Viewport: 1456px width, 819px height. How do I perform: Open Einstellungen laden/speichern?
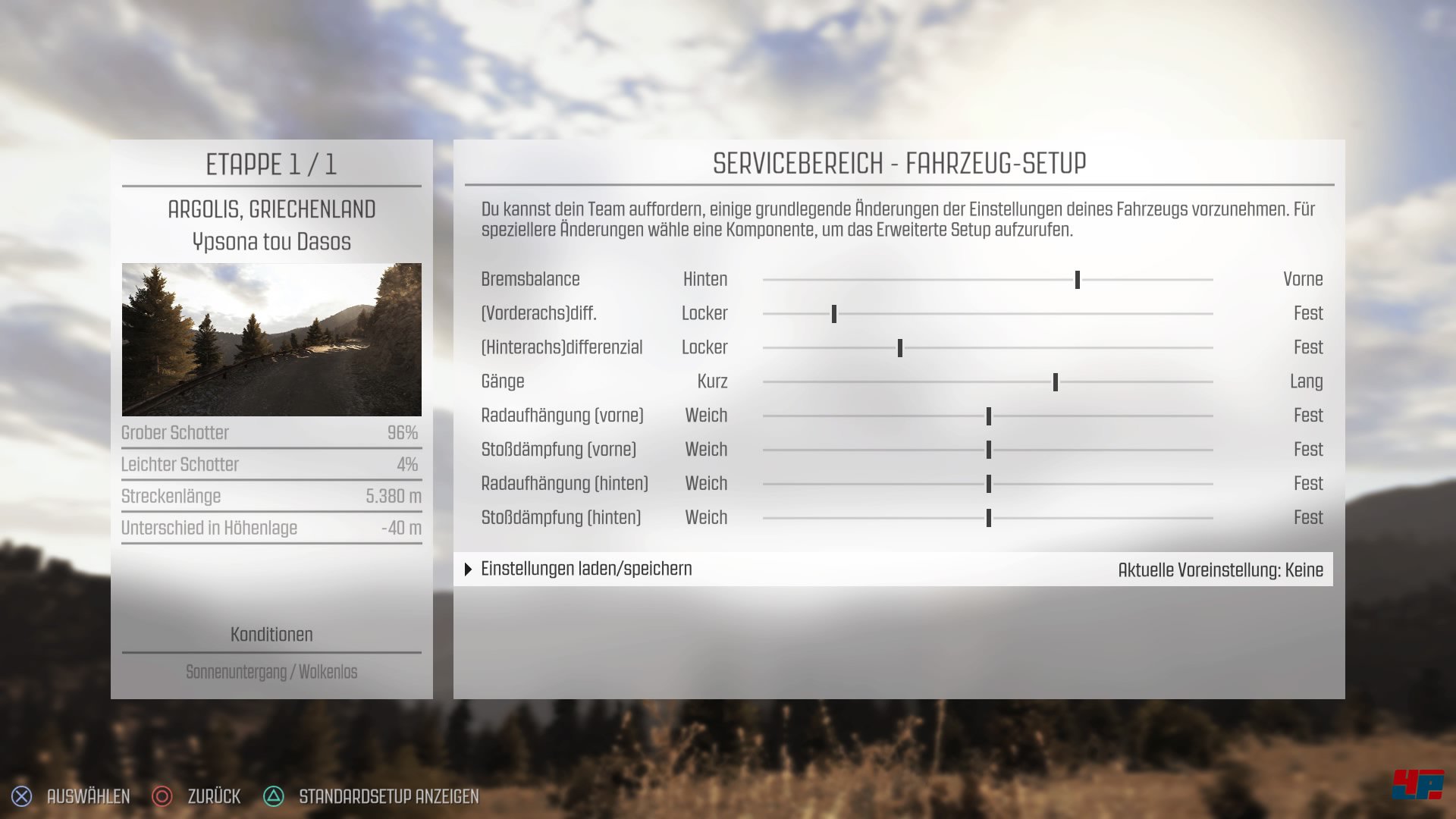pos(586,569)
